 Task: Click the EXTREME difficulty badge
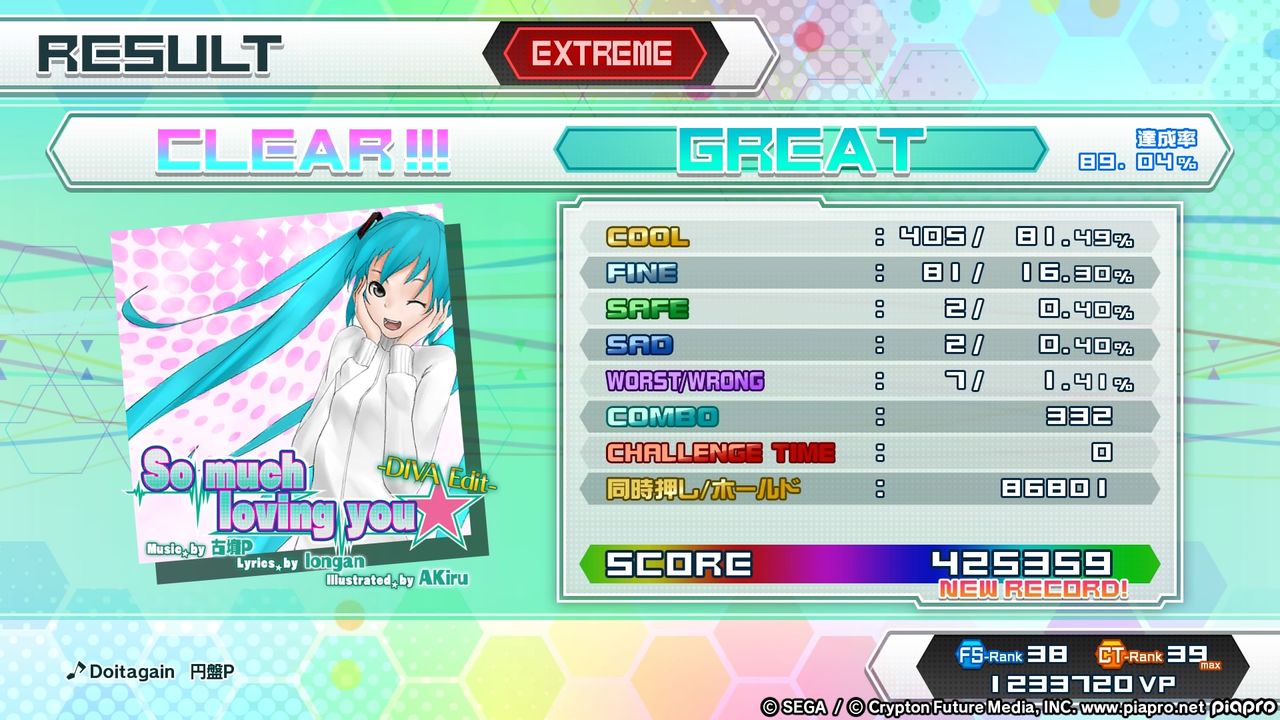pos(601,55)
